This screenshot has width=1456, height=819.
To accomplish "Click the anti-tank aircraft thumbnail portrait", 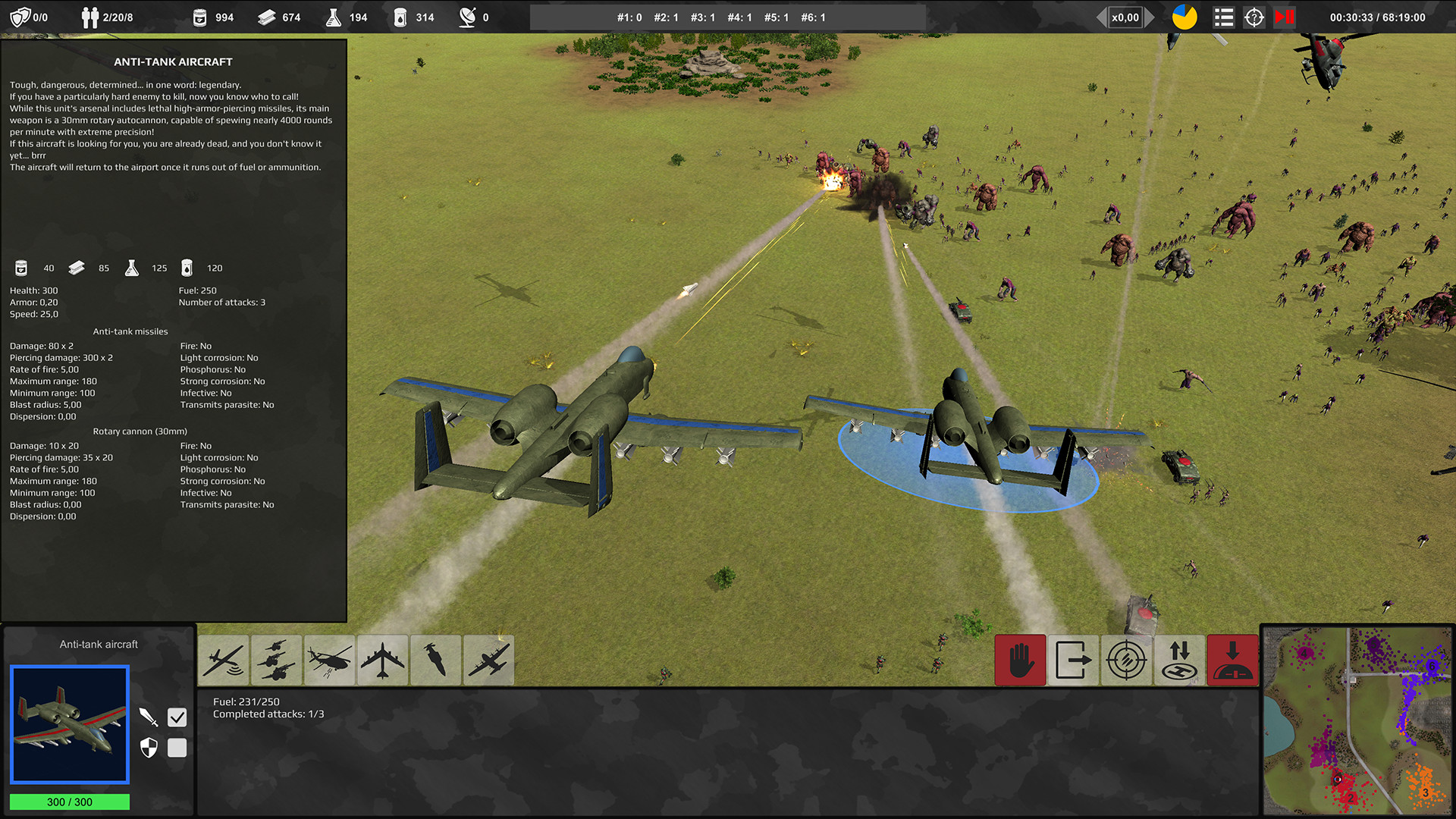I will [x=69, y=724].
